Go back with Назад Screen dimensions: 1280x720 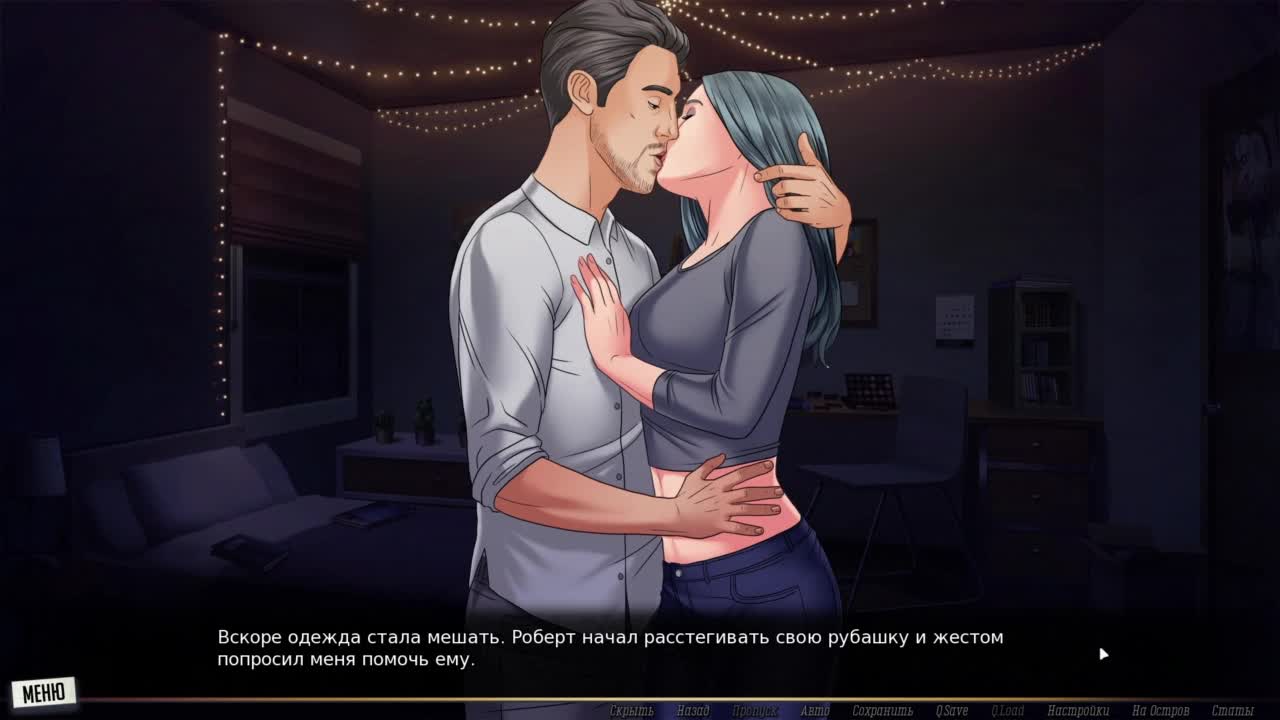[x=692, y=711]
